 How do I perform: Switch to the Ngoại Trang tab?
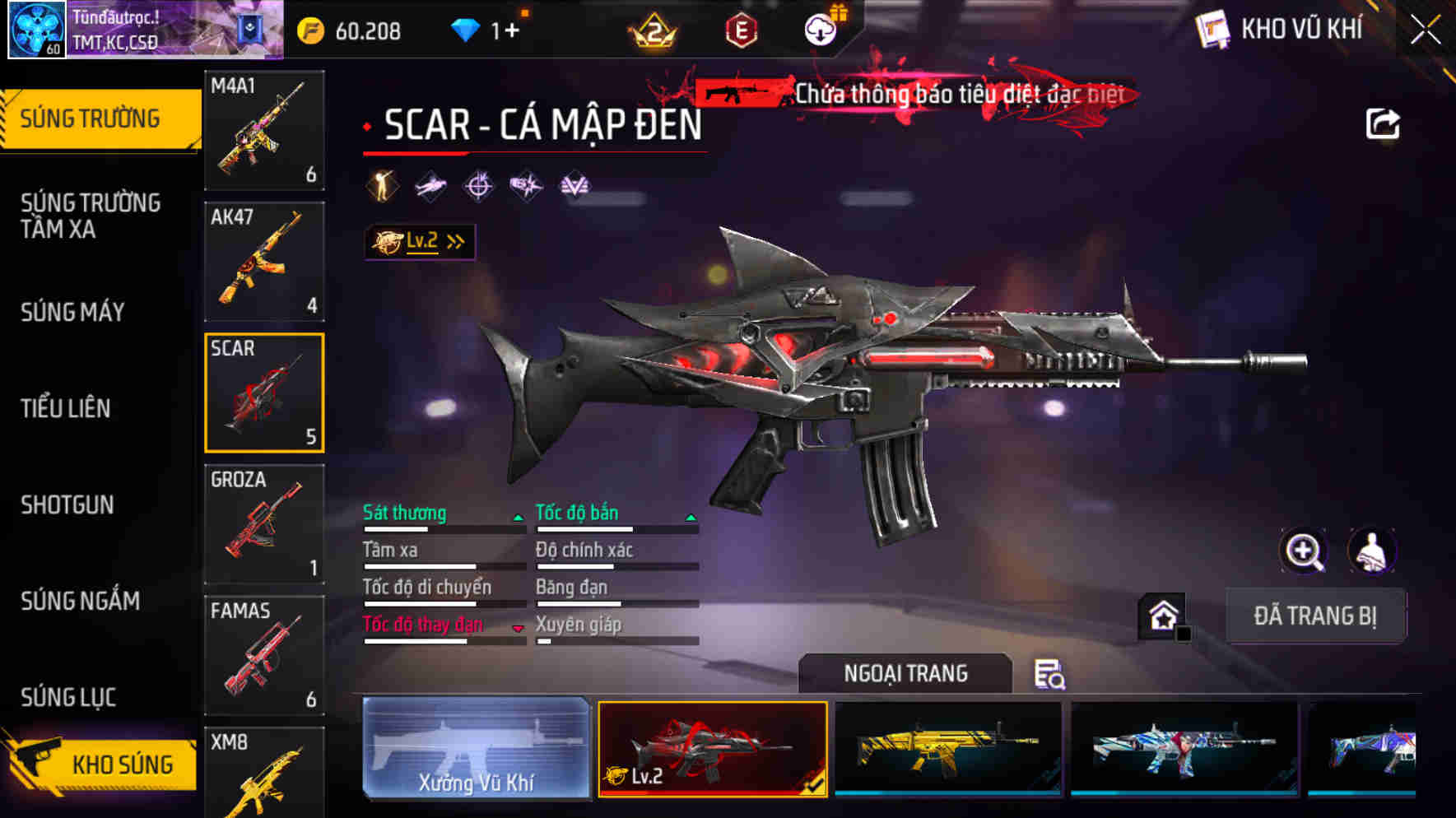tap(904, 673)
